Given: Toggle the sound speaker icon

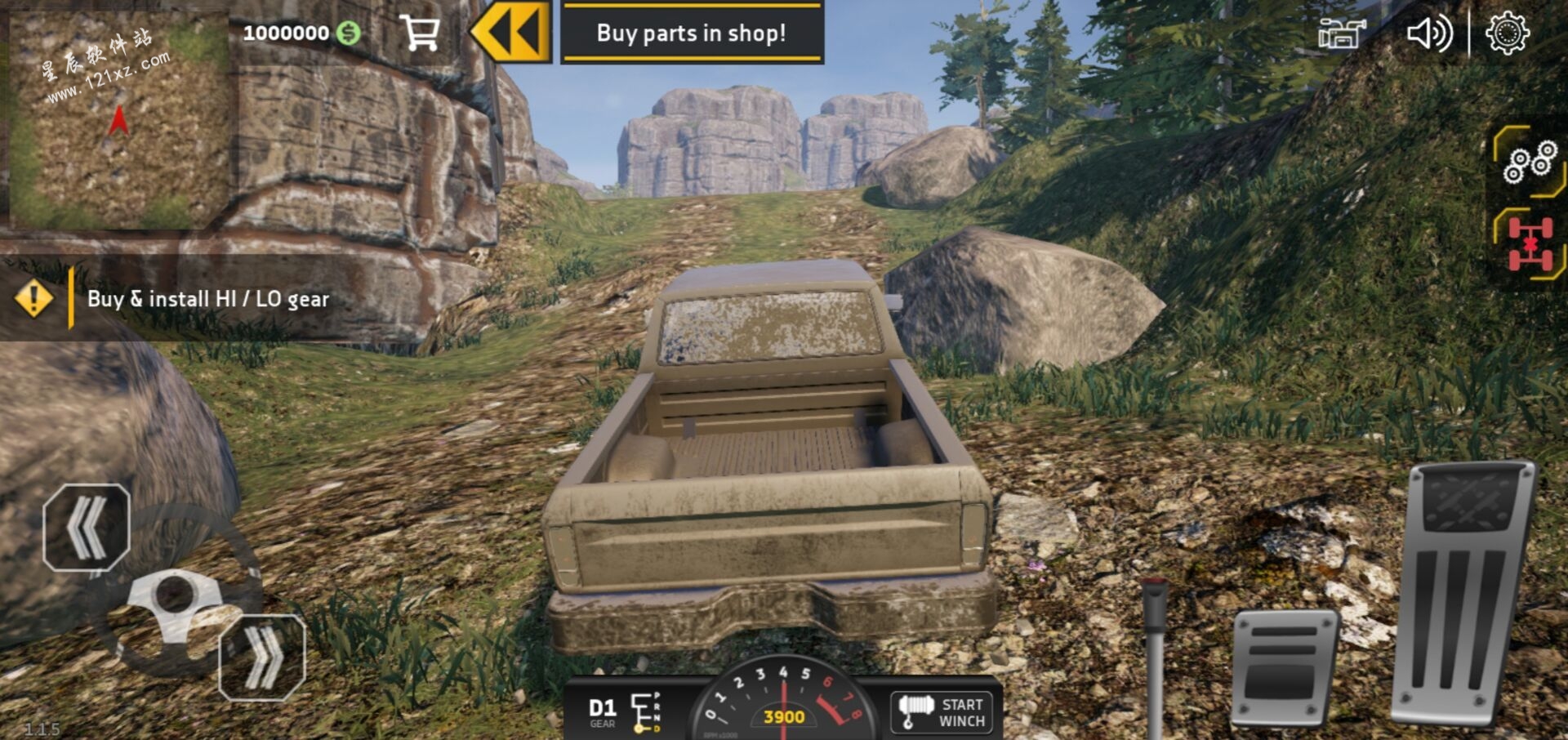Looking at the screenshot, I should pos(1428,34).
